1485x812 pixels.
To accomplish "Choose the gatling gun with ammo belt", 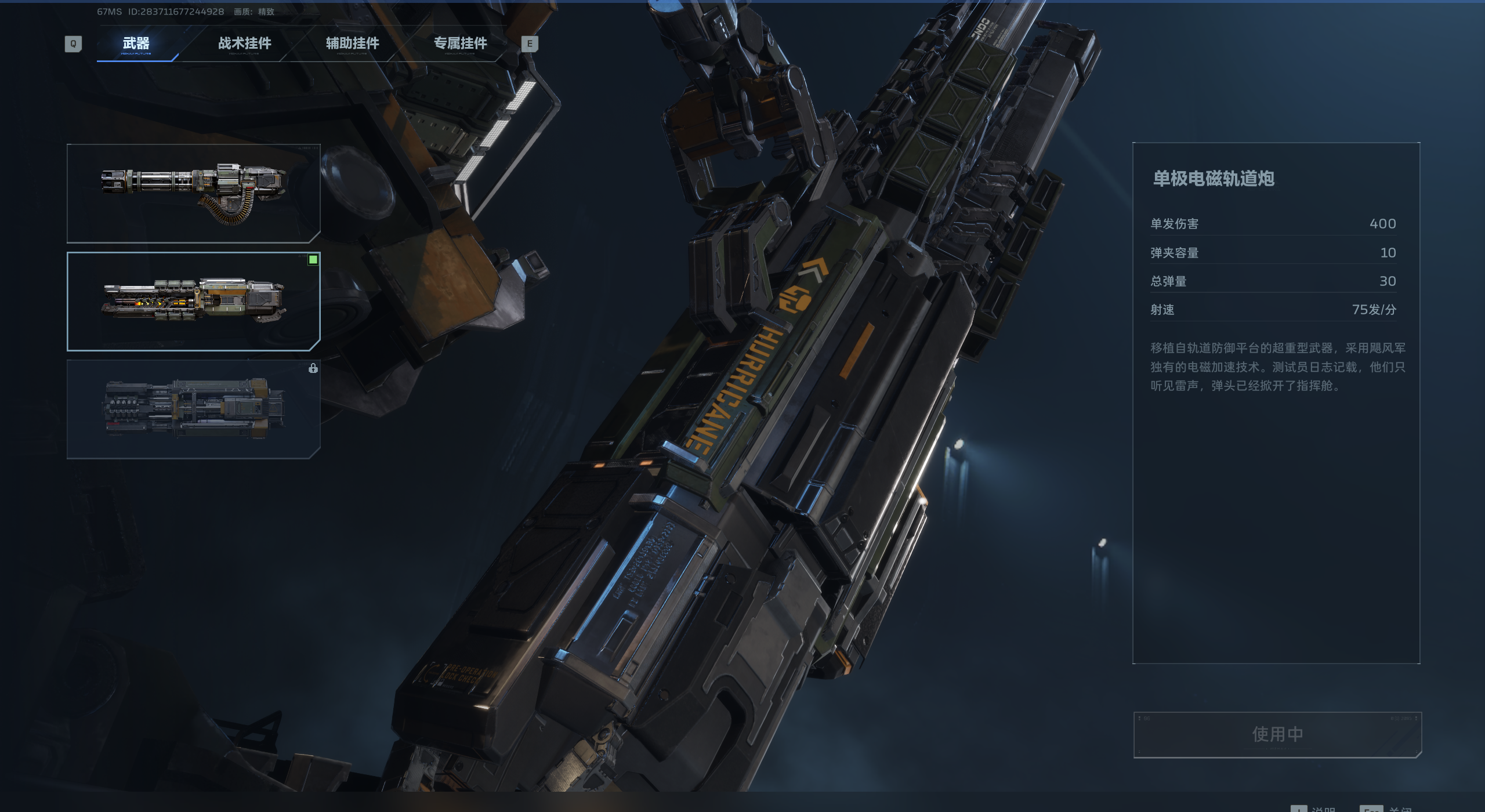I will tap(194, 193).
